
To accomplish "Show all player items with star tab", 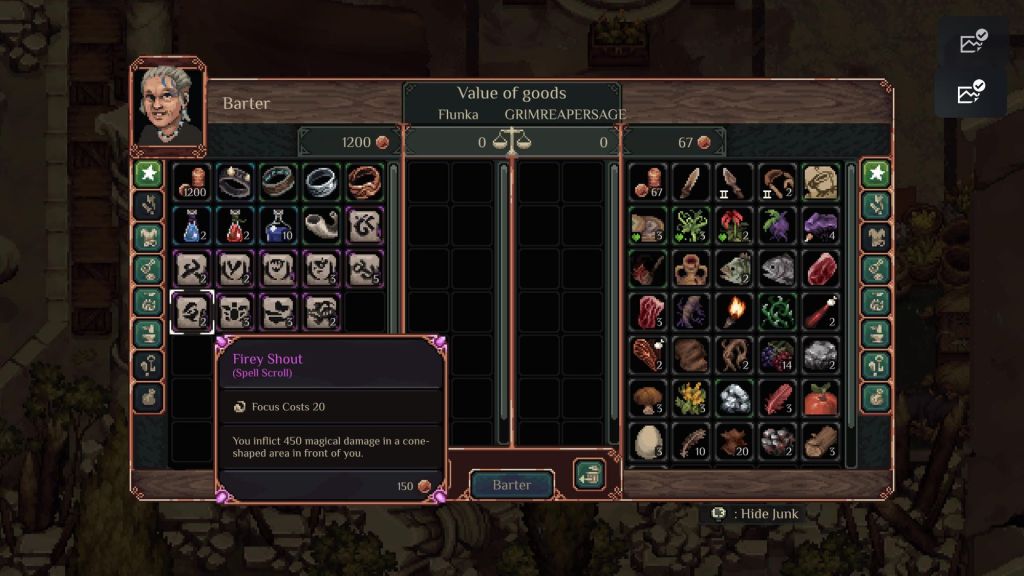I will (x=876, y=173).
